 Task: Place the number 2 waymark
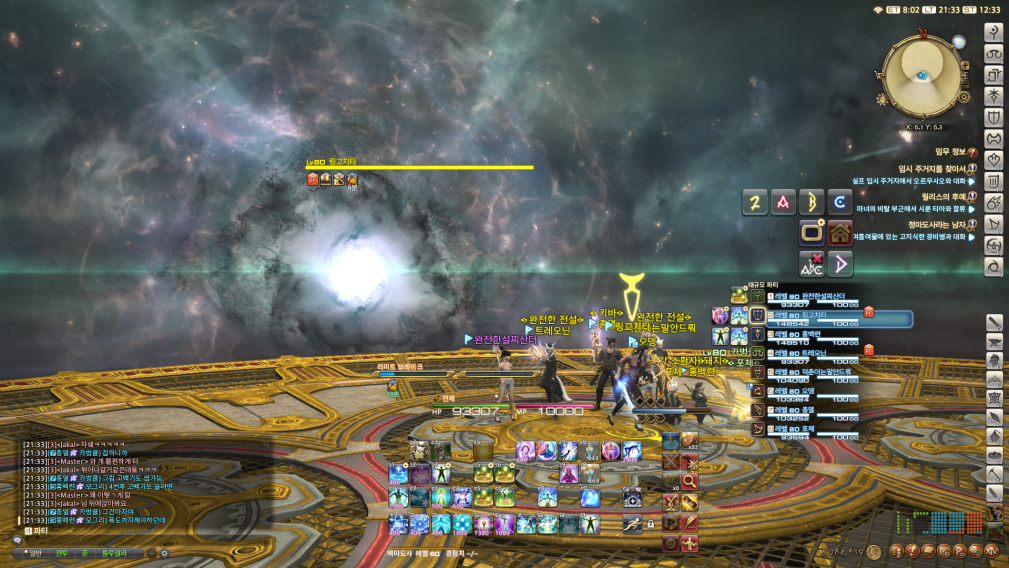[755, 203]
